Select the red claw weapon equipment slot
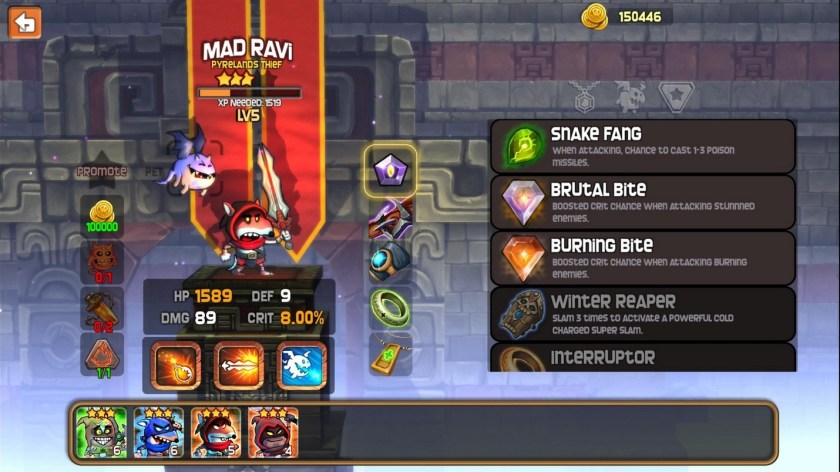840x472 pixels. [389, 217]
